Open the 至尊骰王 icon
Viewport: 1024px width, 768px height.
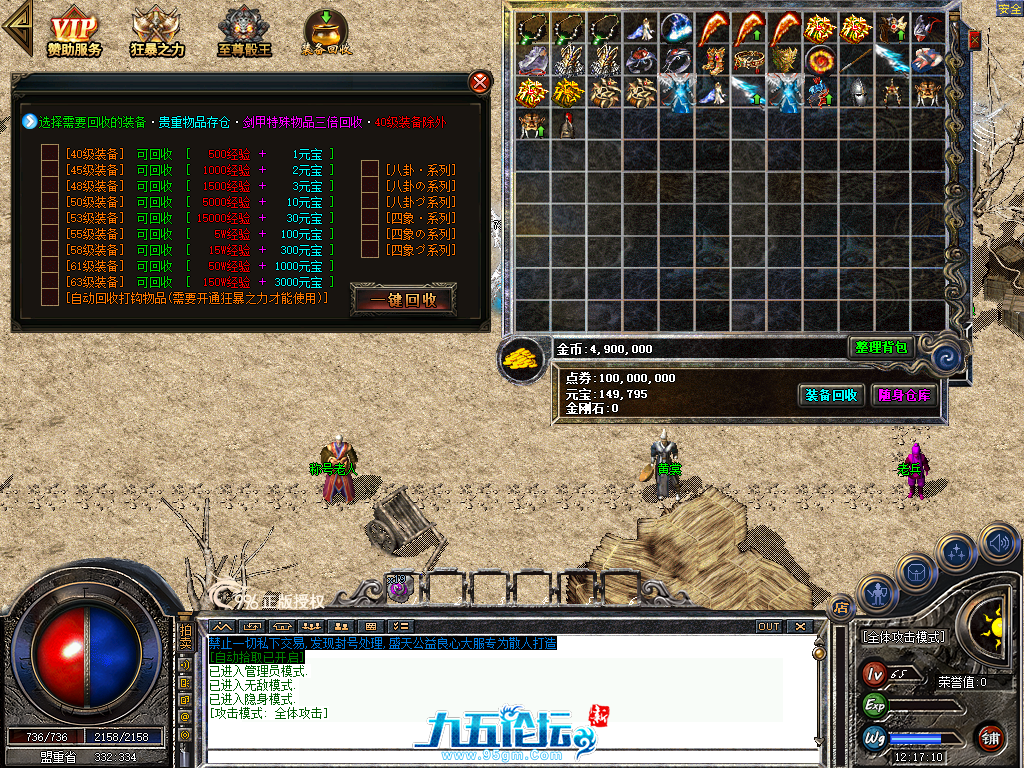244,32
